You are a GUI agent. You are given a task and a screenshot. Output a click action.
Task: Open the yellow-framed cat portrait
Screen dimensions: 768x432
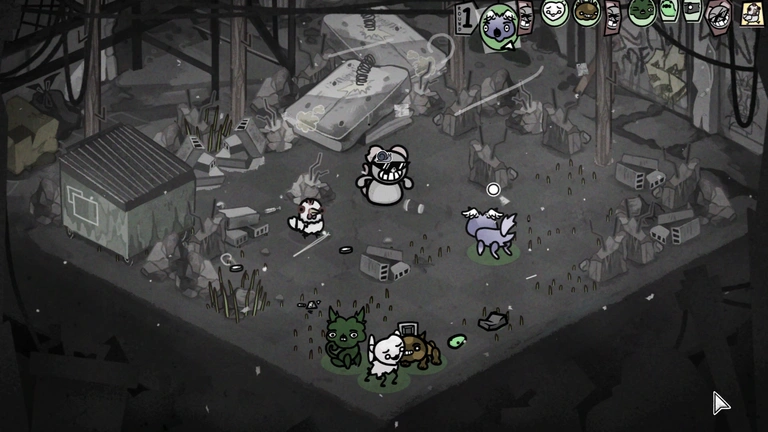click(x=753, y=13)
